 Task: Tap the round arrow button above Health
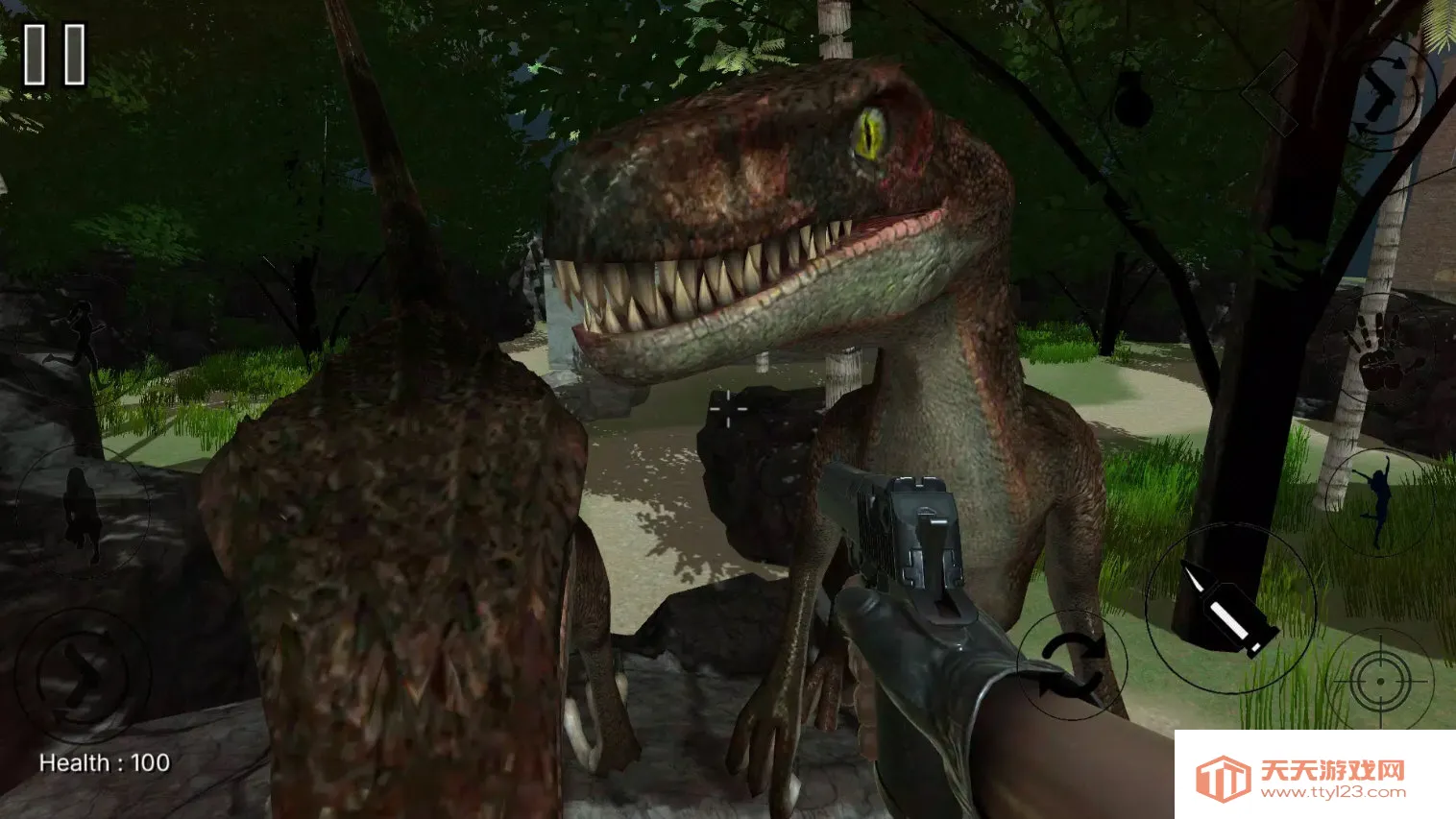click(x=83, y=674)
